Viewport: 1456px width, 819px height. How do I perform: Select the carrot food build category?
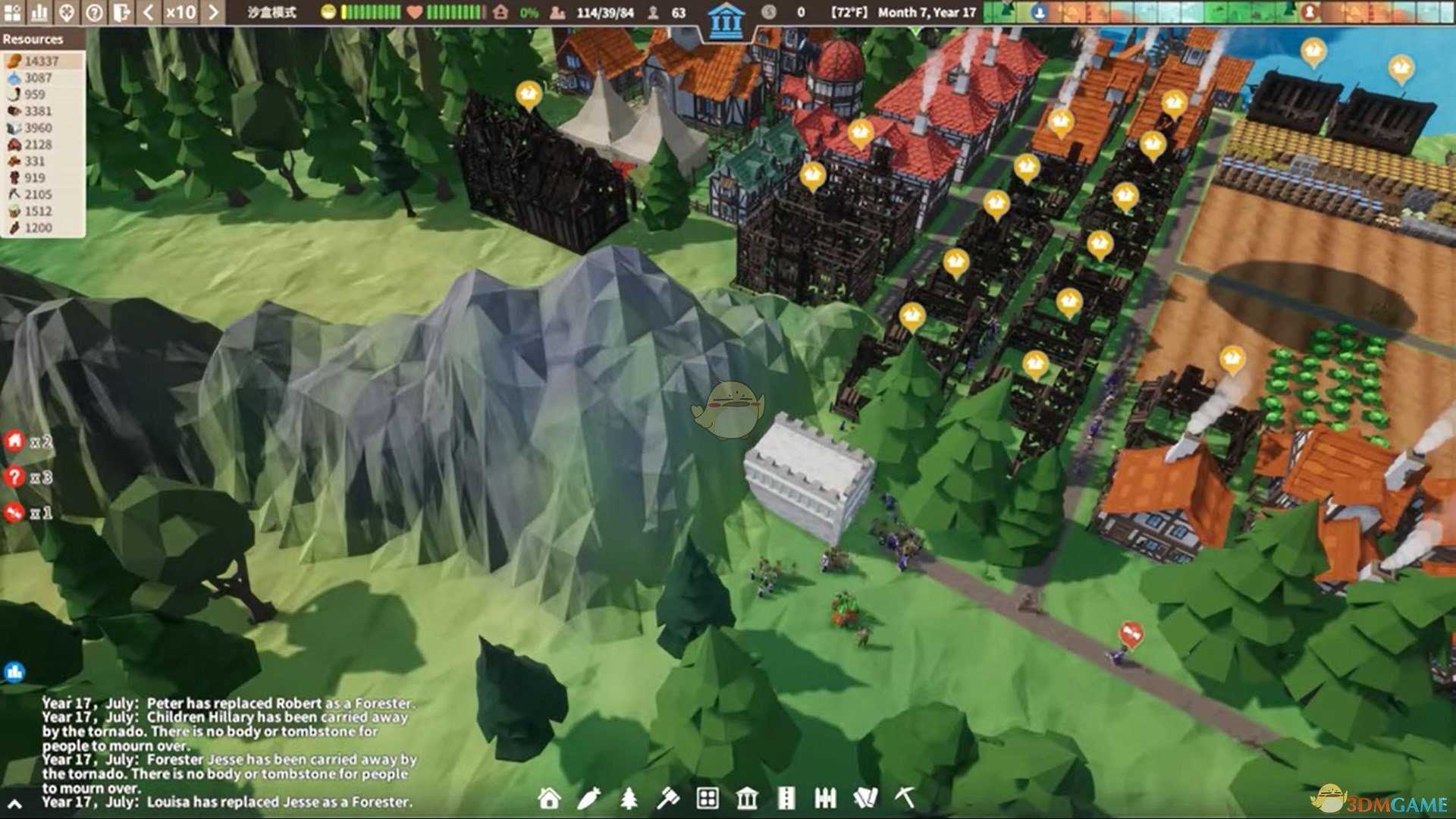[x=589, y=798]
